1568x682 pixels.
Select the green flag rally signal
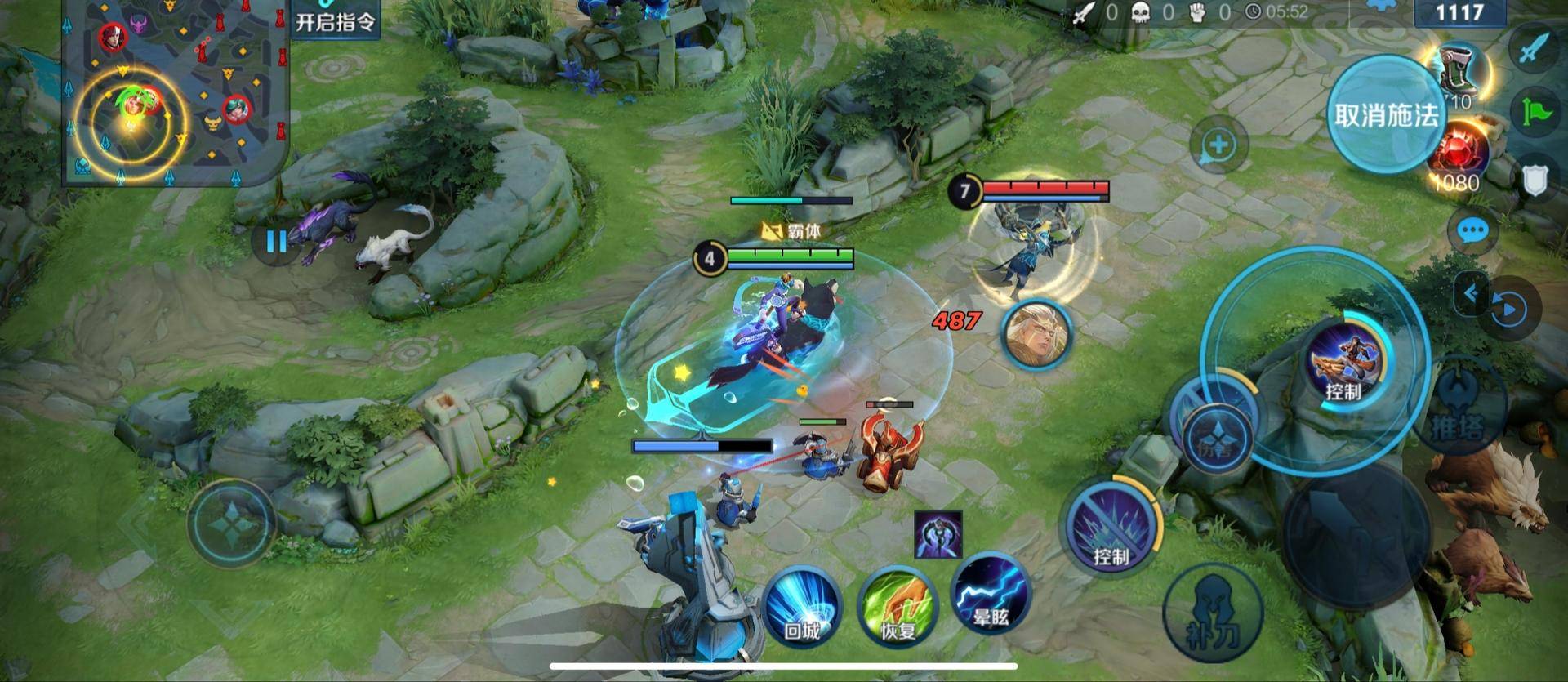coord(1536,113)
